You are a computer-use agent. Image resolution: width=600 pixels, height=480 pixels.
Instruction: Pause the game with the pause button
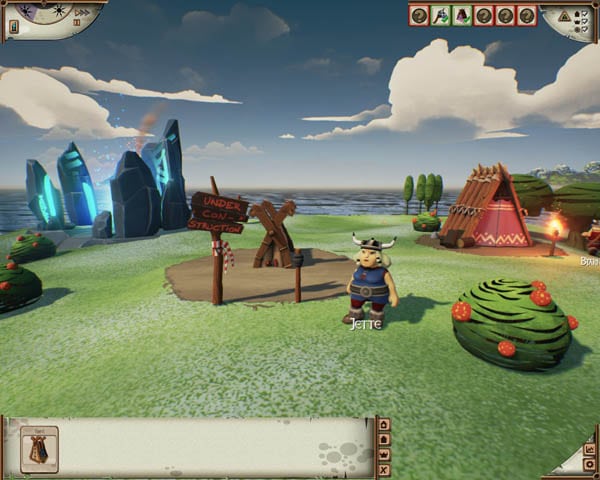(77, 22)
